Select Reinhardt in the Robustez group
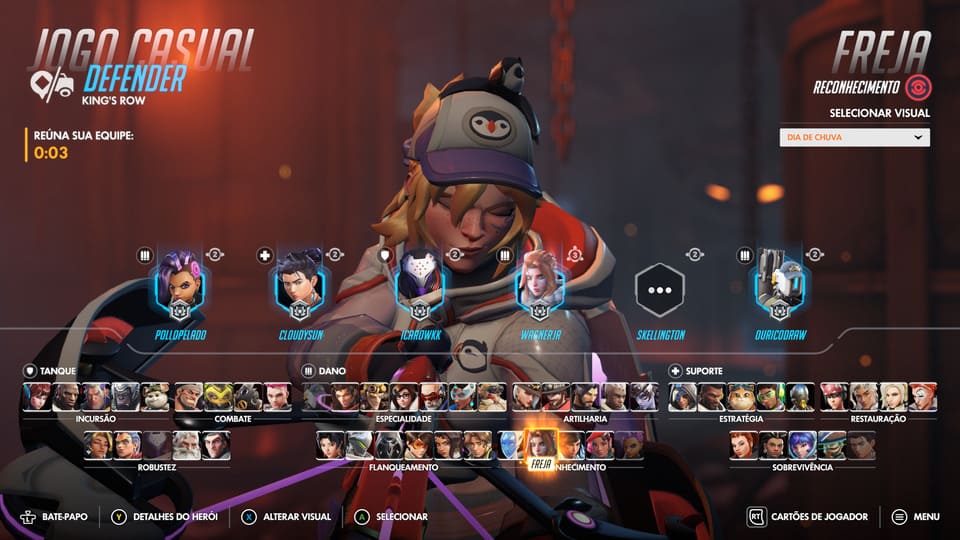Viewport: 960px width, 540px height. (185, 445)
